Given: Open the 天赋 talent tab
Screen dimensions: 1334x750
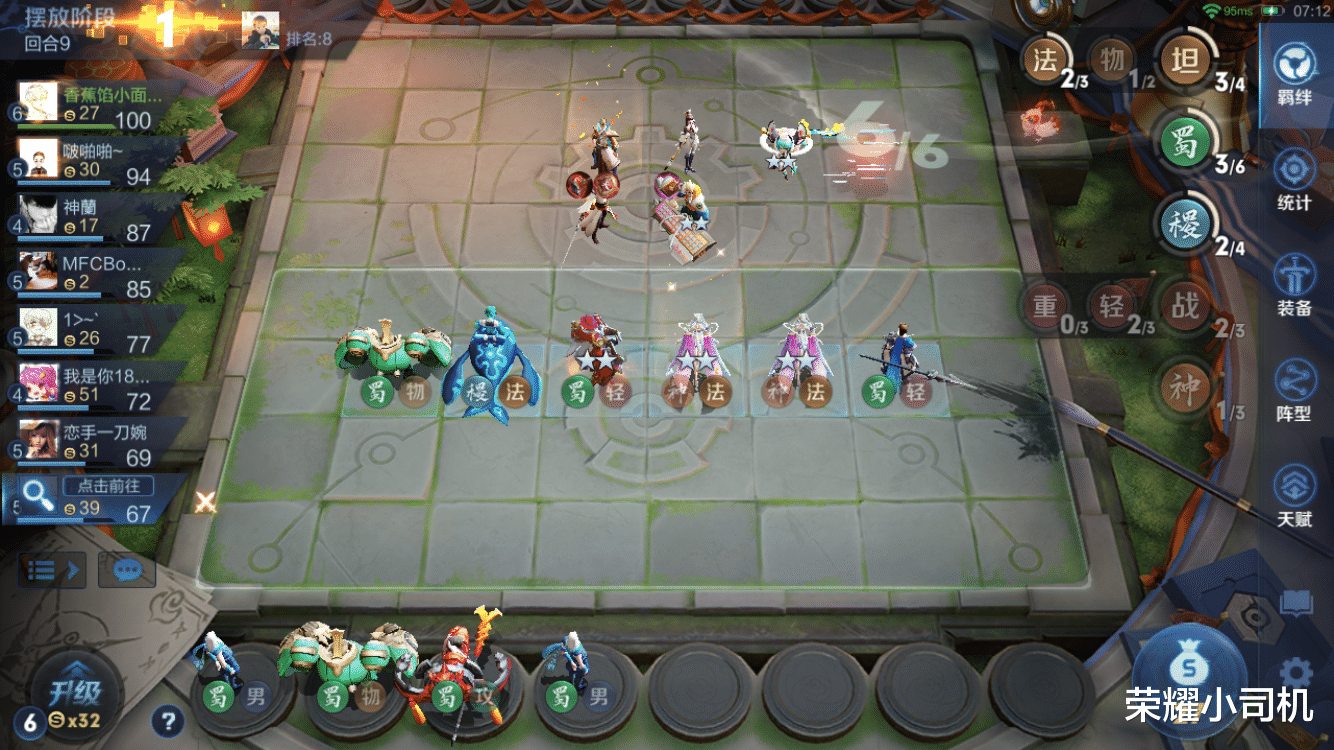Looking at the screenshot, I should pyautogui.click(x=1294, y=496).
